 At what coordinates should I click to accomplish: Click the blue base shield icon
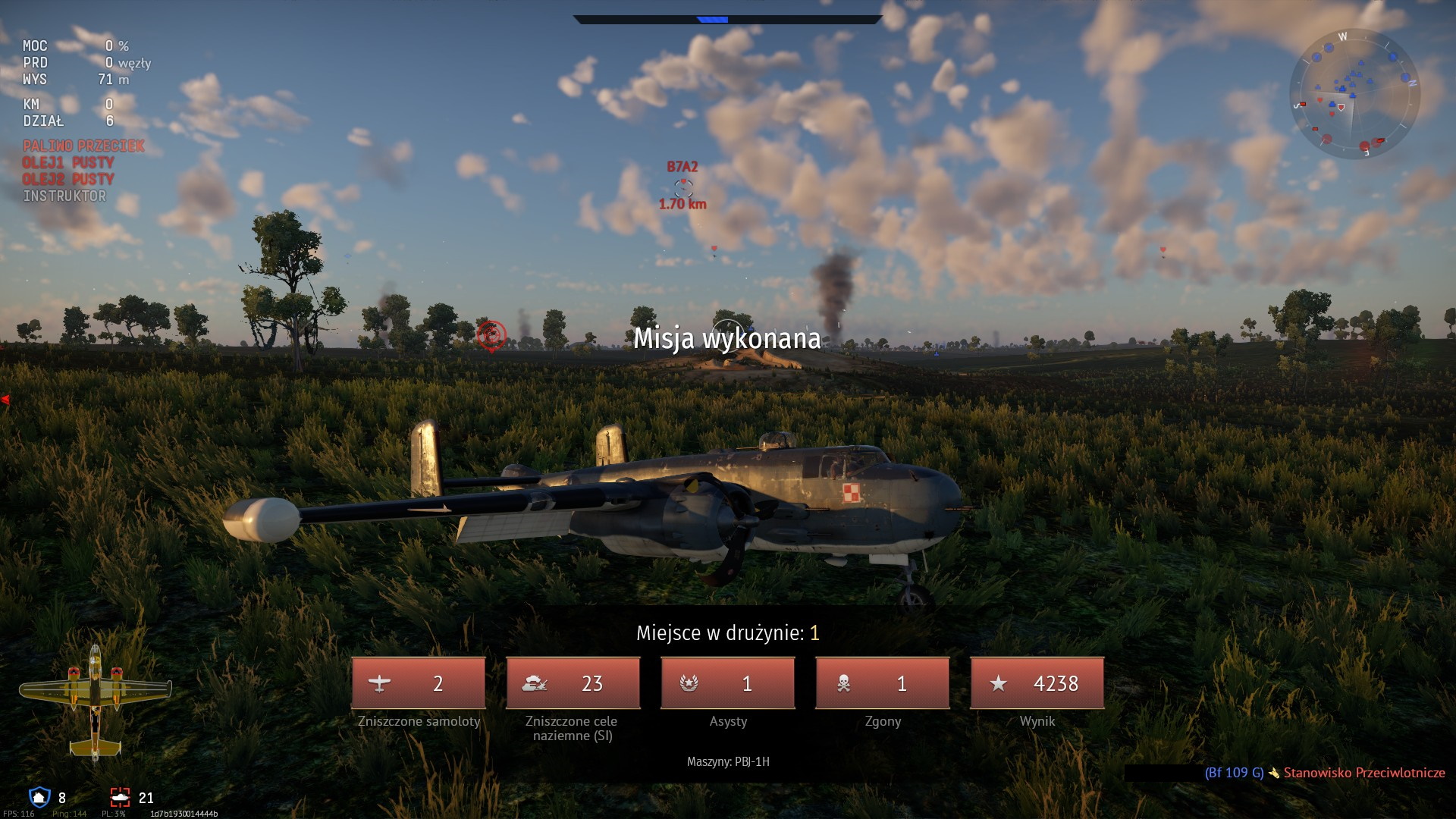[39, 797]
